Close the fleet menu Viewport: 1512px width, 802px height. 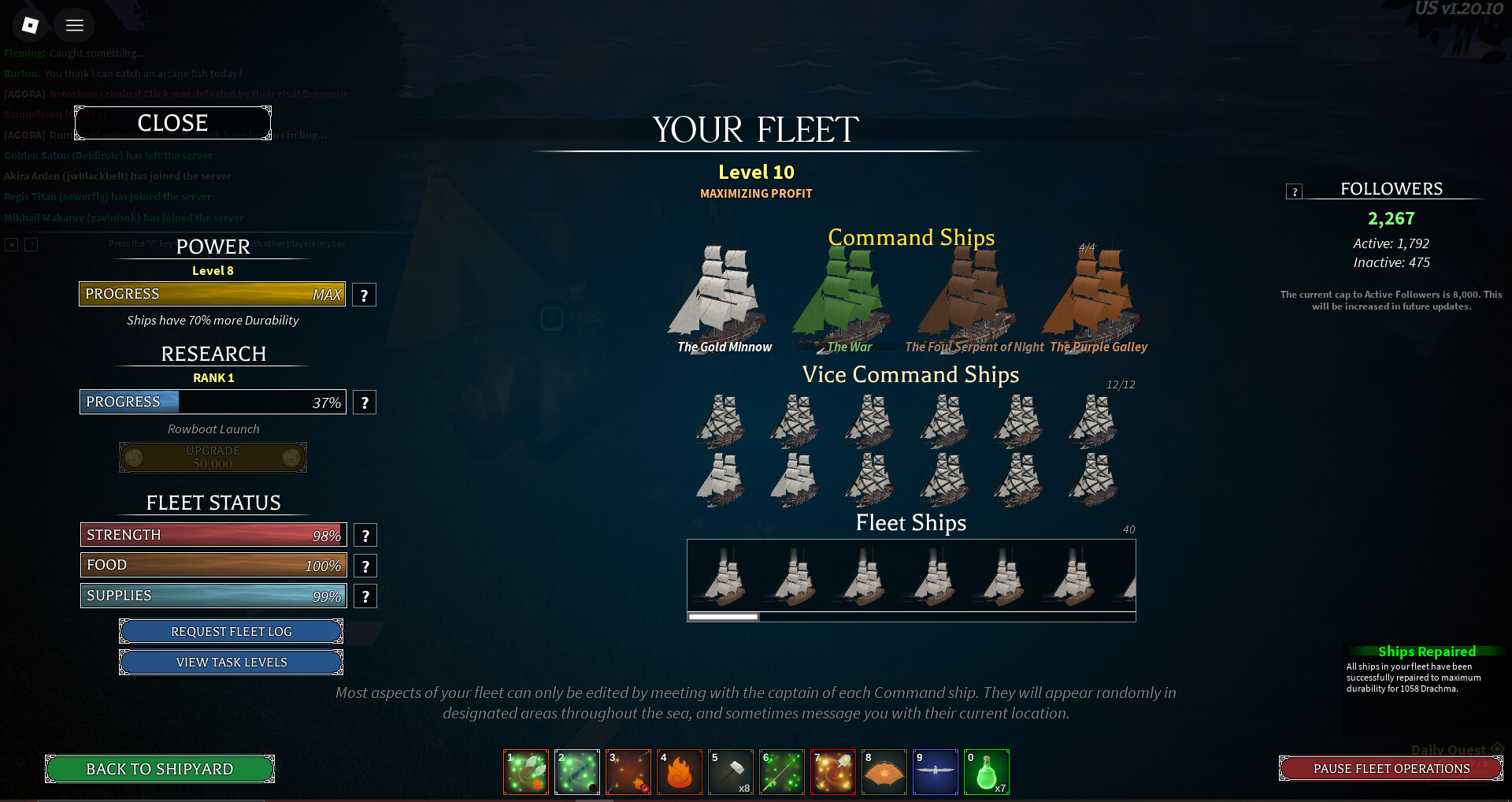[172, 123]
